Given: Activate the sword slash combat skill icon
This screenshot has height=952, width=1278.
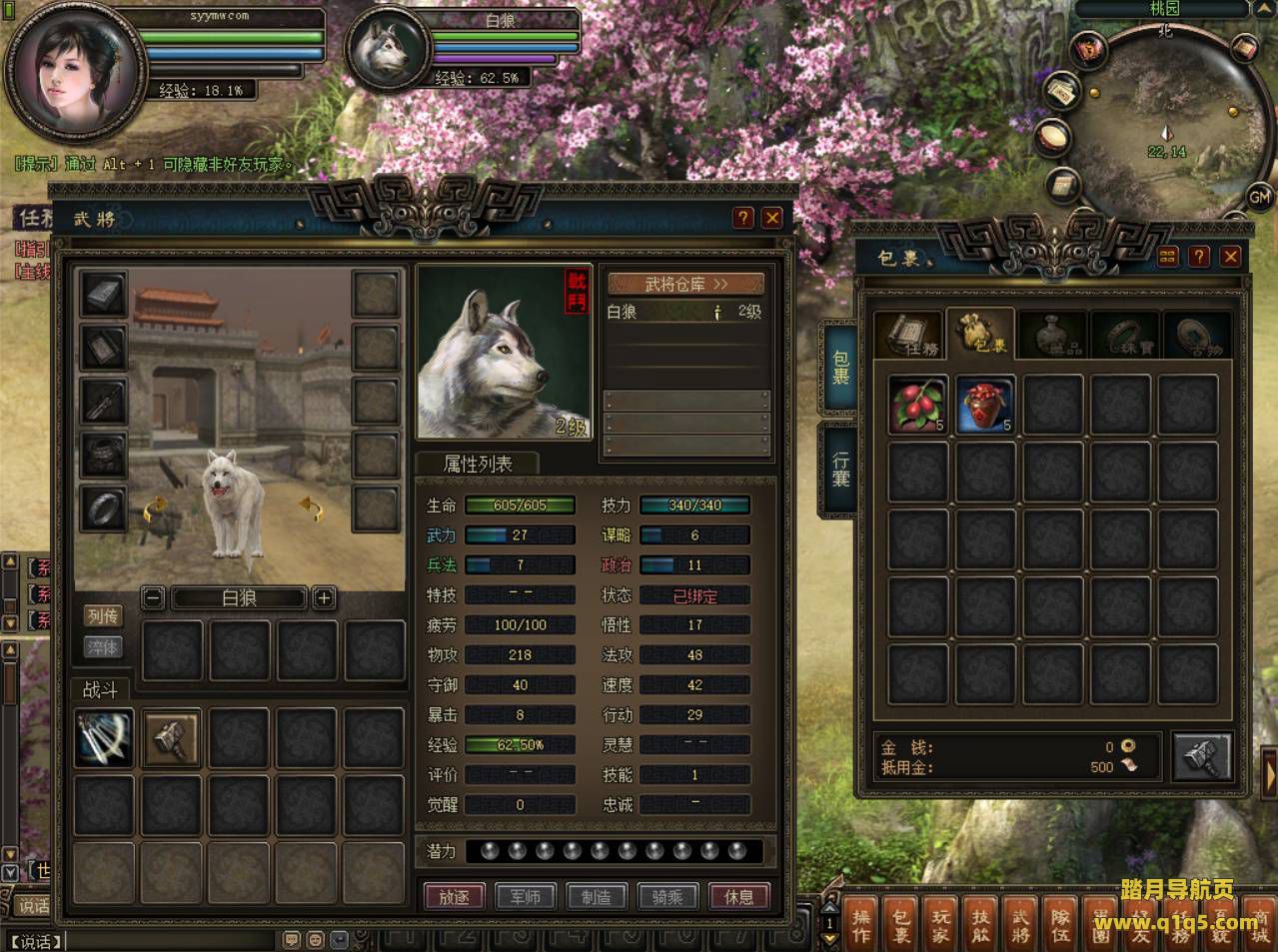Looking at the screenshot, I should tap(104, 738).
